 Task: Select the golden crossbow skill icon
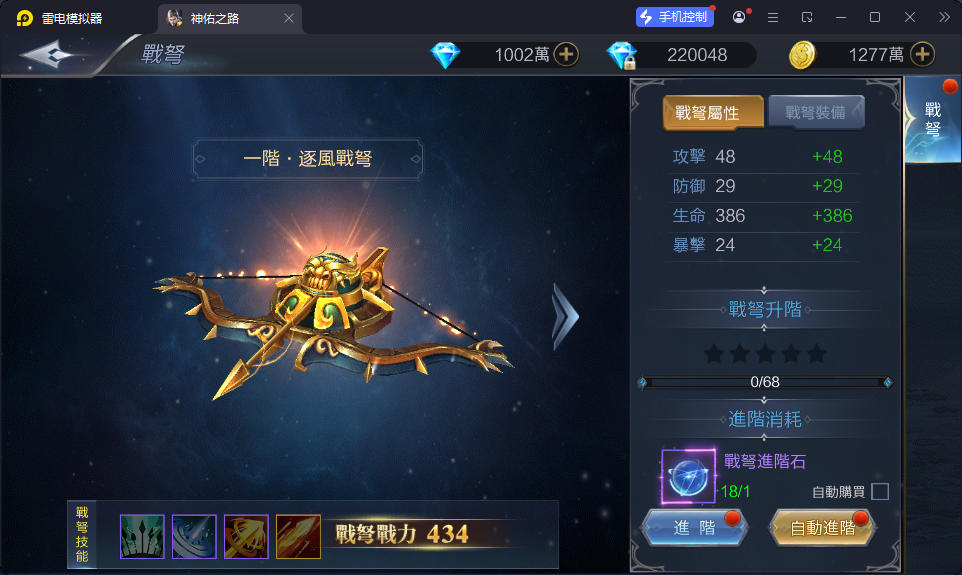point(246,537)
